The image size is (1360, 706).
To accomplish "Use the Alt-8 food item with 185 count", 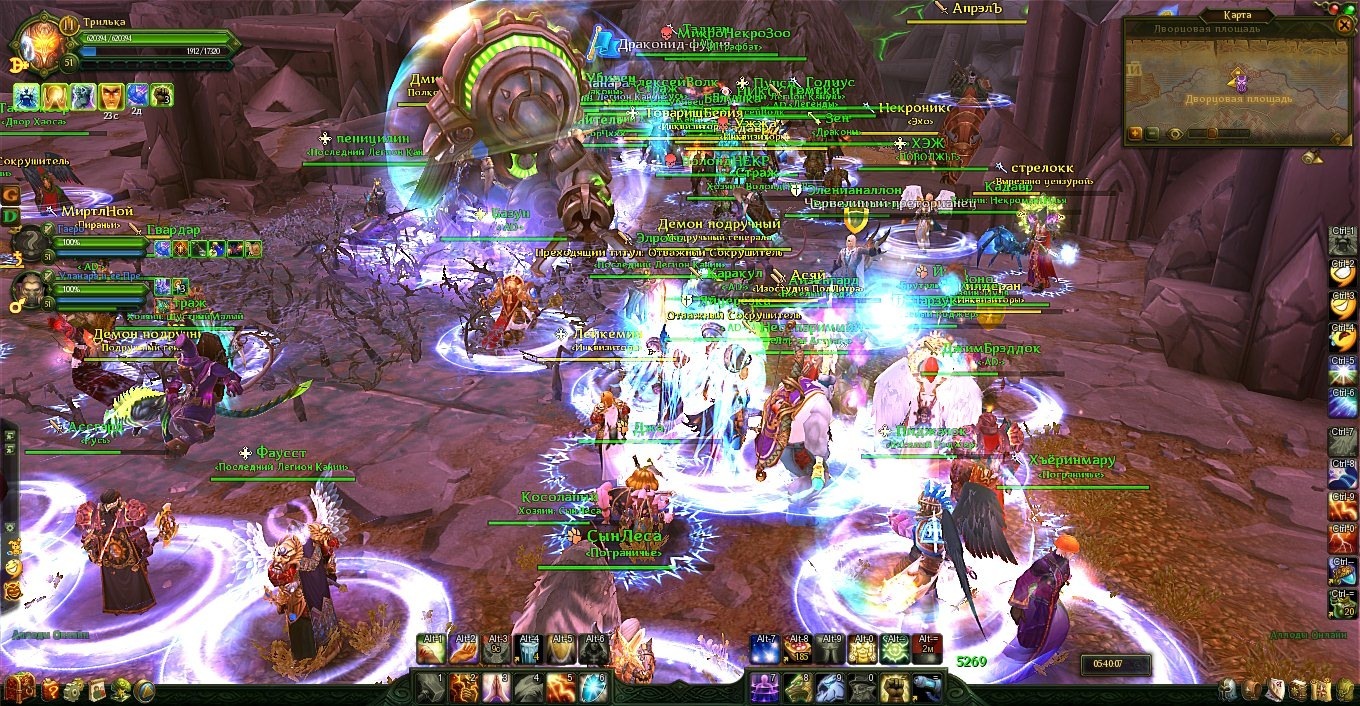I will 798,650.
